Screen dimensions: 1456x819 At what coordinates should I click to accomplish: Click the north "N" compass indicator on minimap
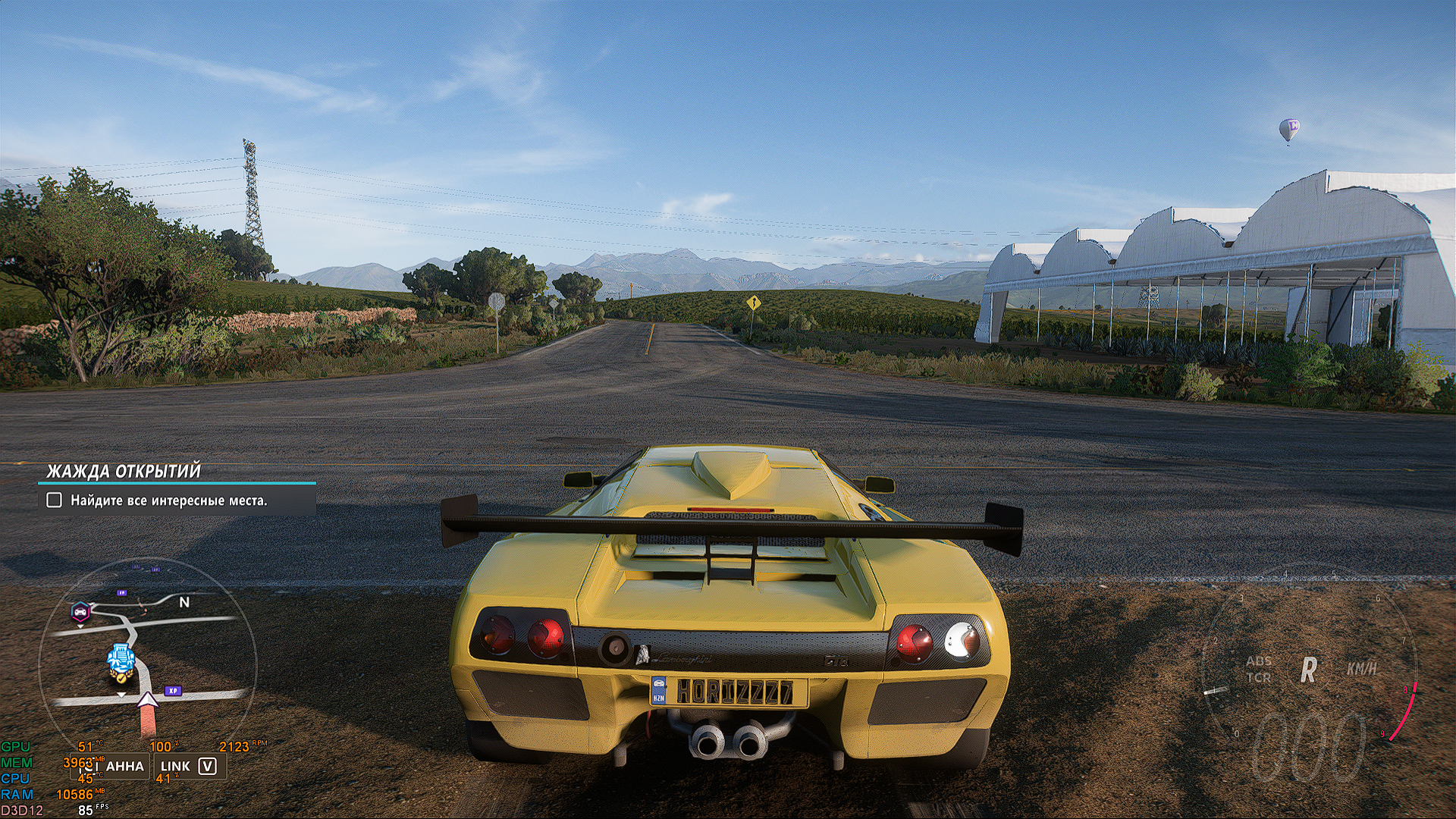pos(184,602)
